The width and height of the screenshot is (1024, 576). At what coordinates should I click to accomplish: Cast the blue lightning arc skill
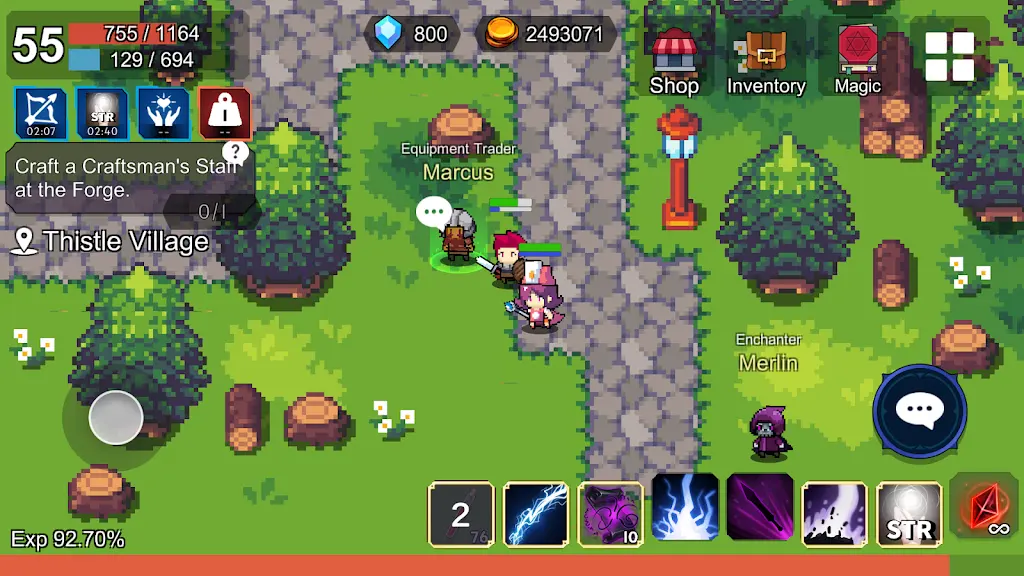click(536, 514)
